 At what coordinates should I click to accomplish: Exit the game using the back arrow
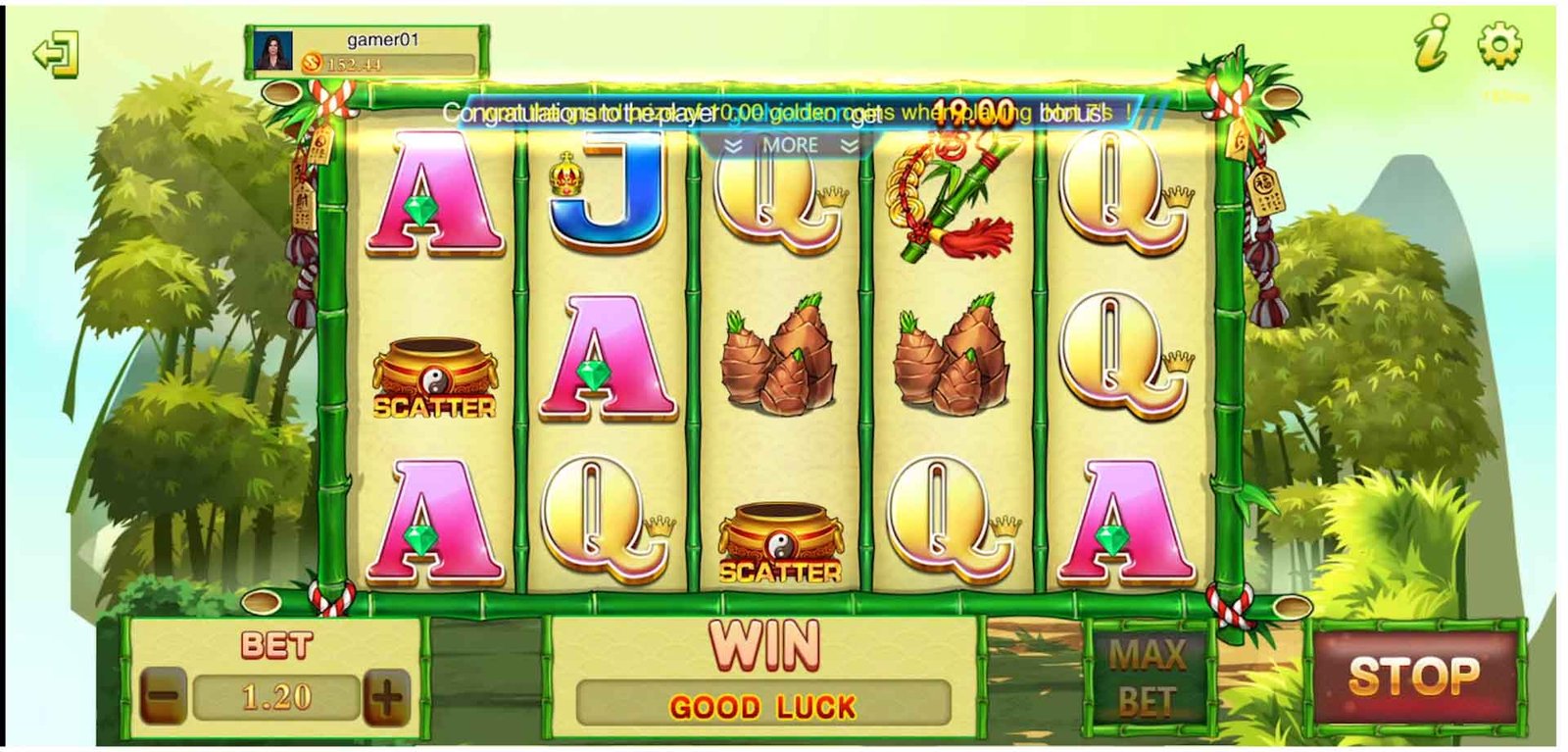(x=55, y=54)
